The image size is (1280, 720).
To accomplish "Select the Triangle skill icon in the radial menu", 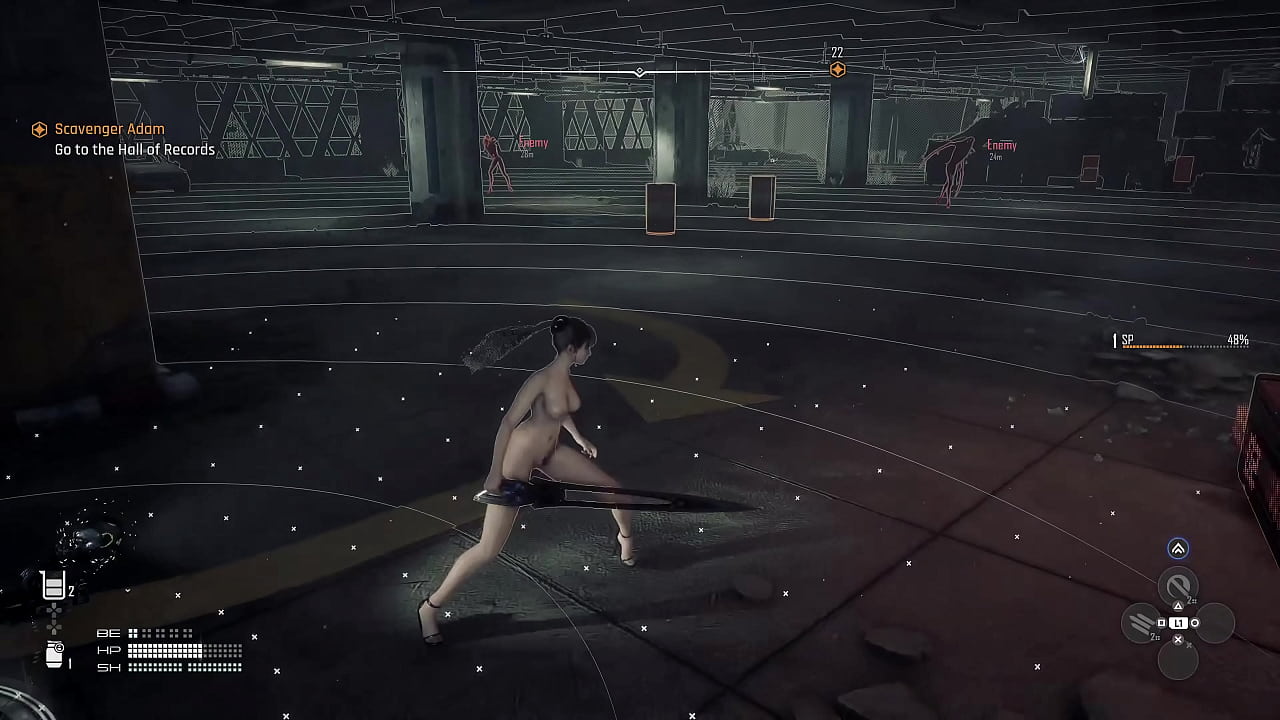I will point(1177,586).
